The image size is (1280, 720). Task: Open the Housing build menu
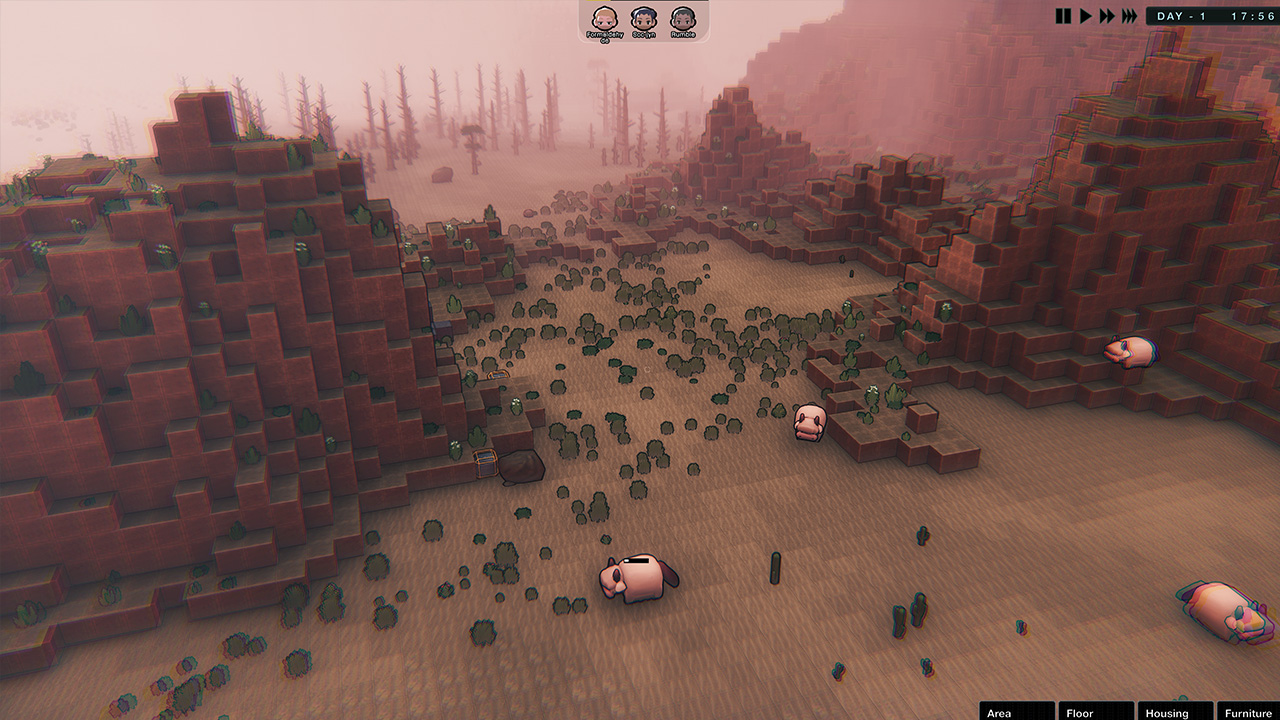pos(1174,712)
